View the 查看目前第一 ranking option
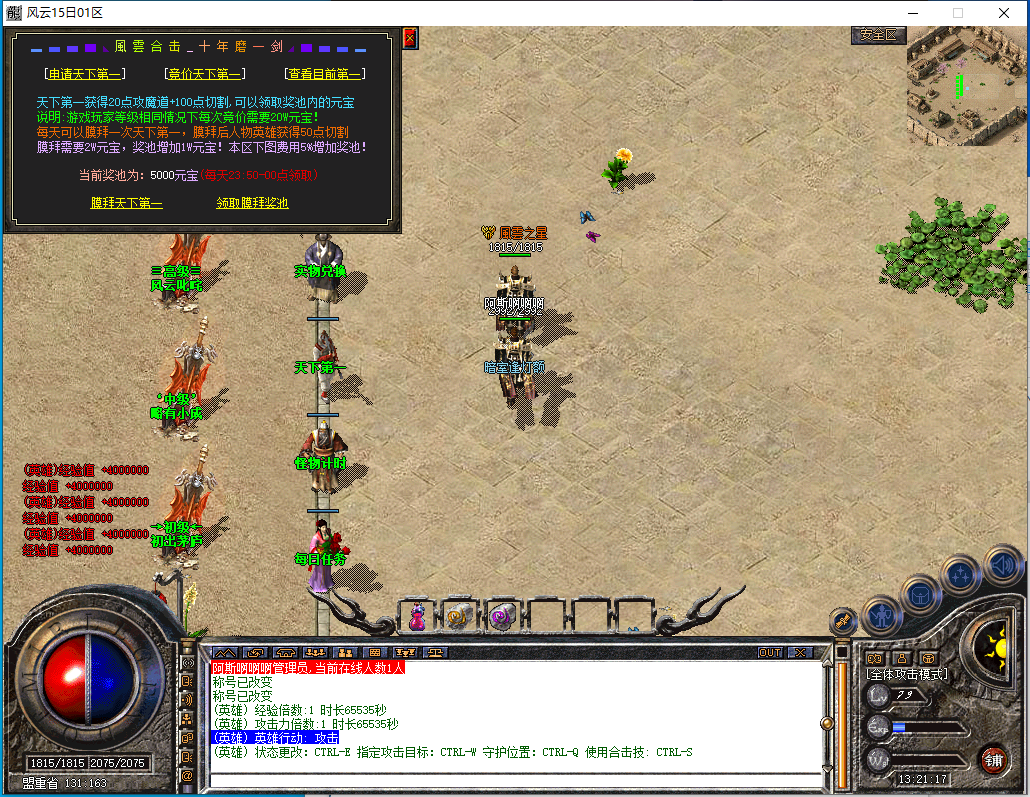The width and height of the screenshot is (1030, 797). pyautogui.click(x=324, y=73)
